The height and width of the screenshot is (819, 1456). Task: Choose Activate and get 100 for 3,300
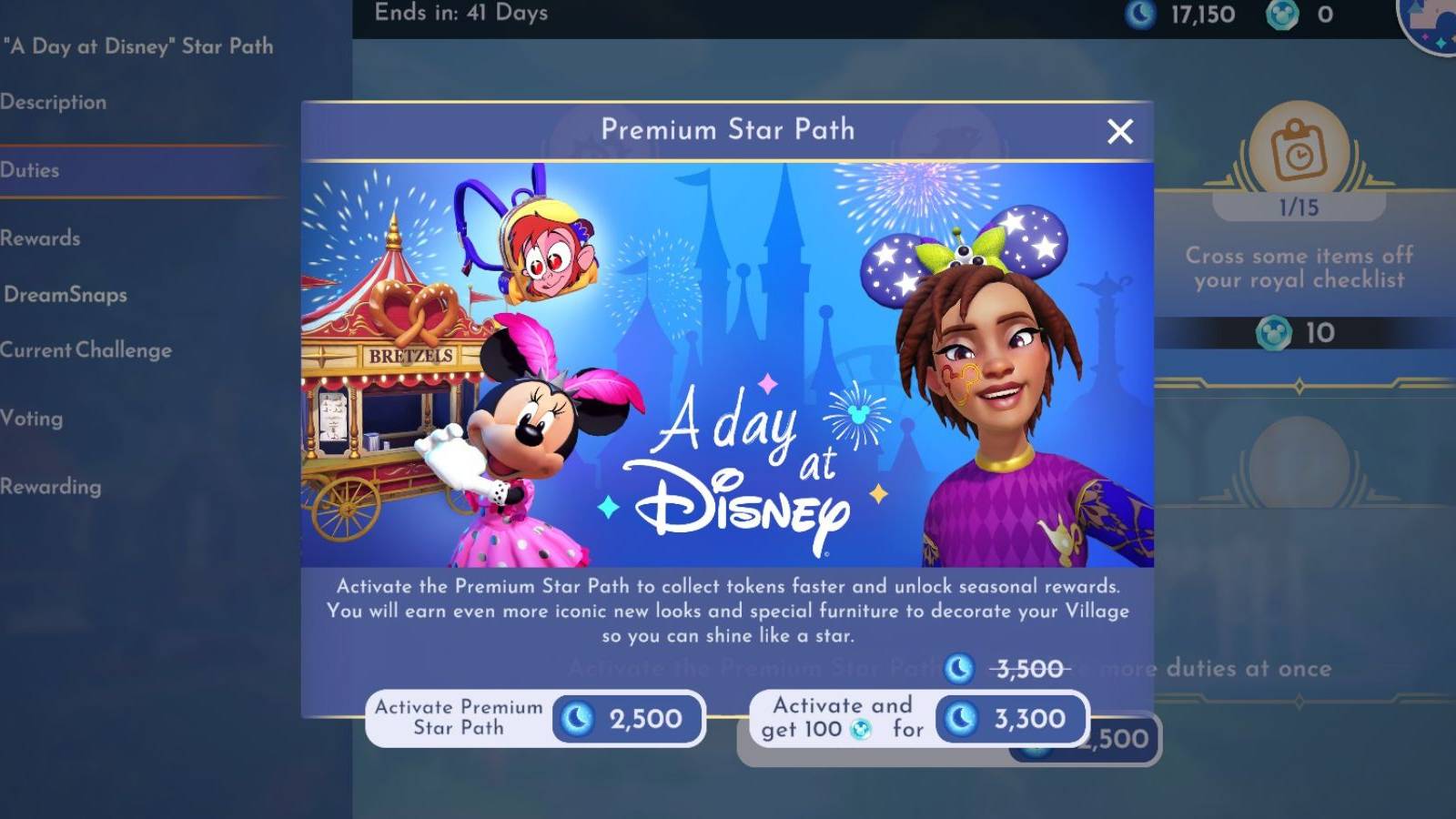tap(919, 719)
